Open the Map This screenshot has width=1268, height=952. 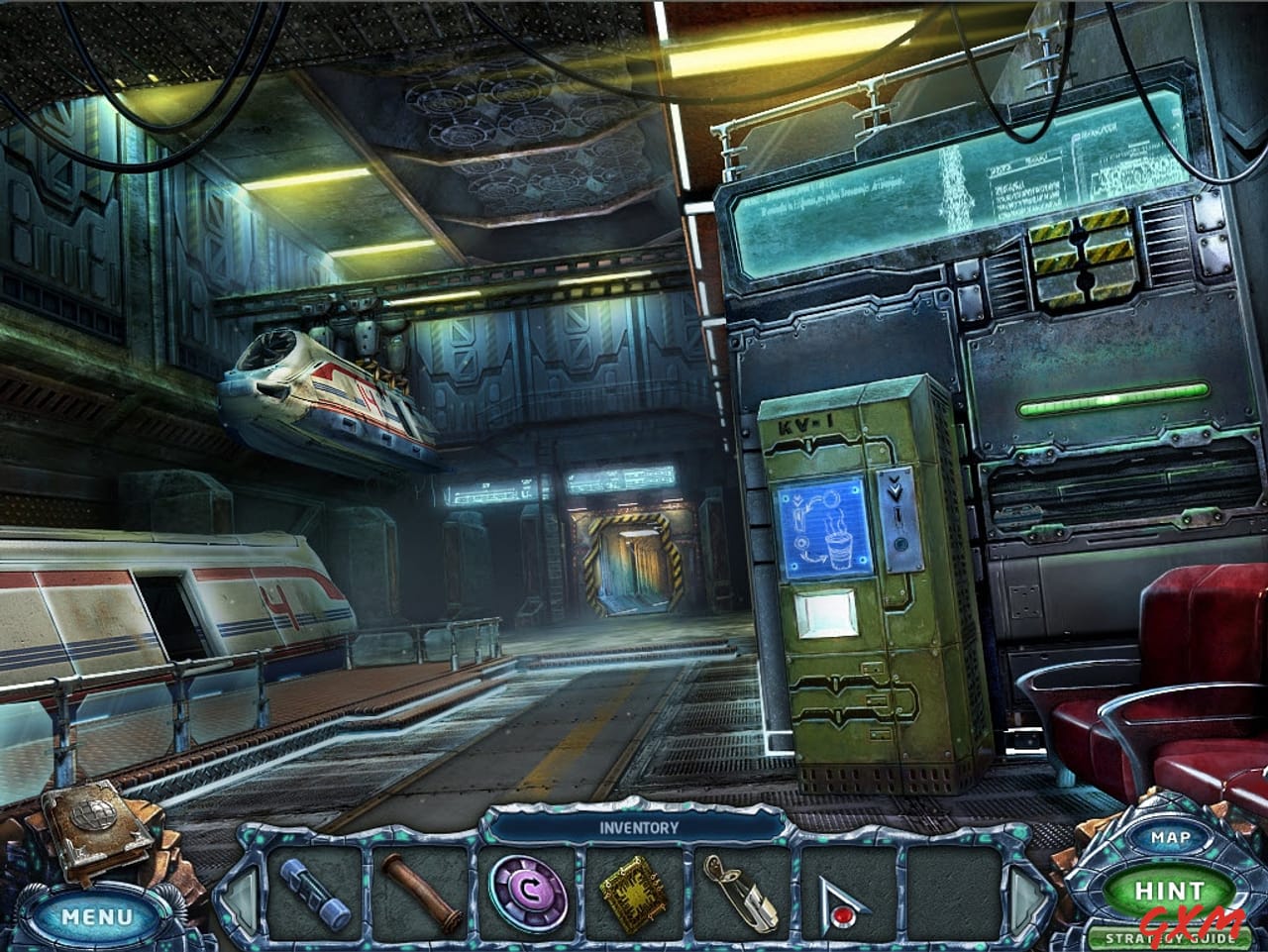1169,837
